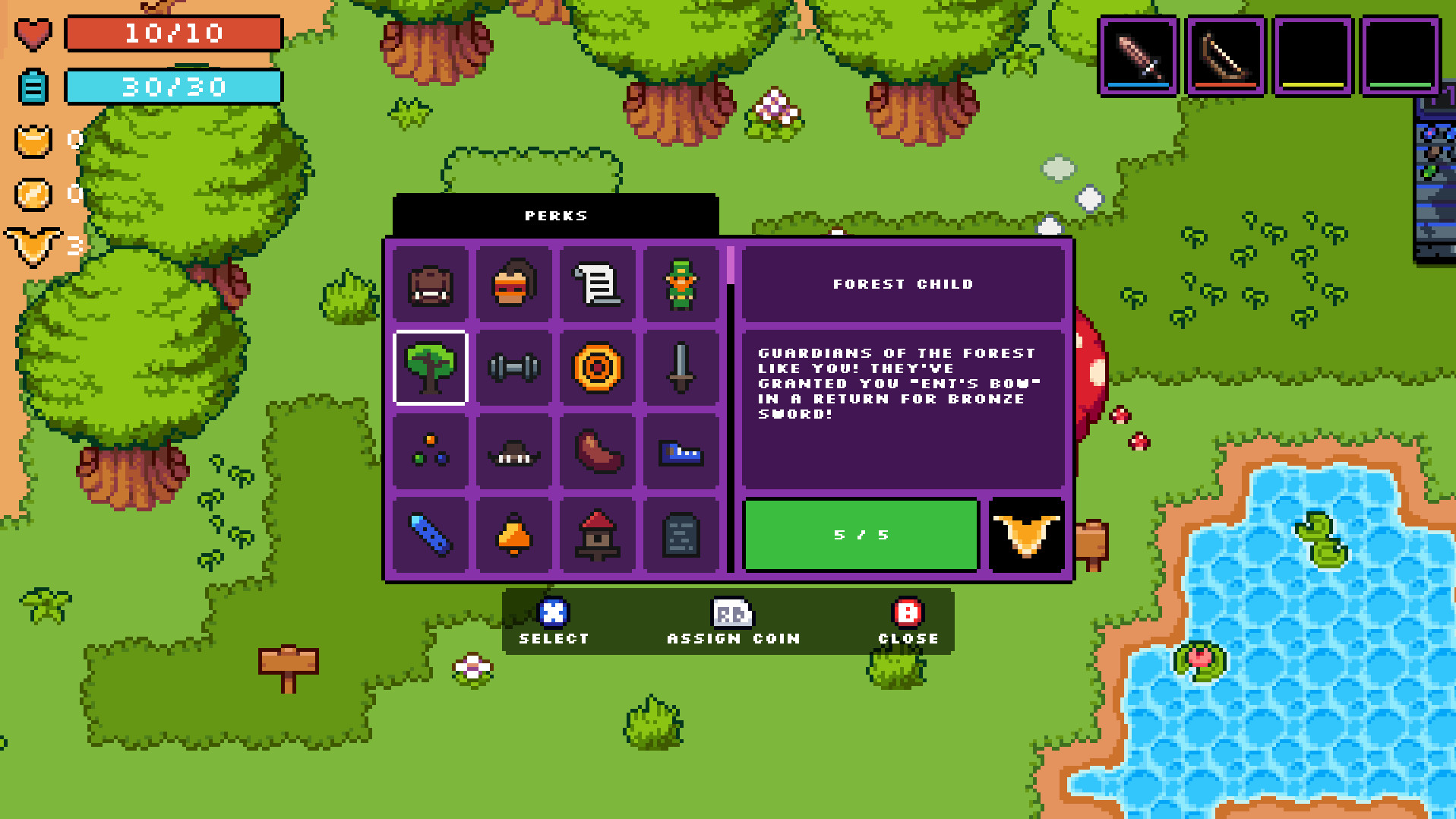Select the Forest Child tree perk
This screenshot has height=819, width=1456.
click(x=430, y=367)
